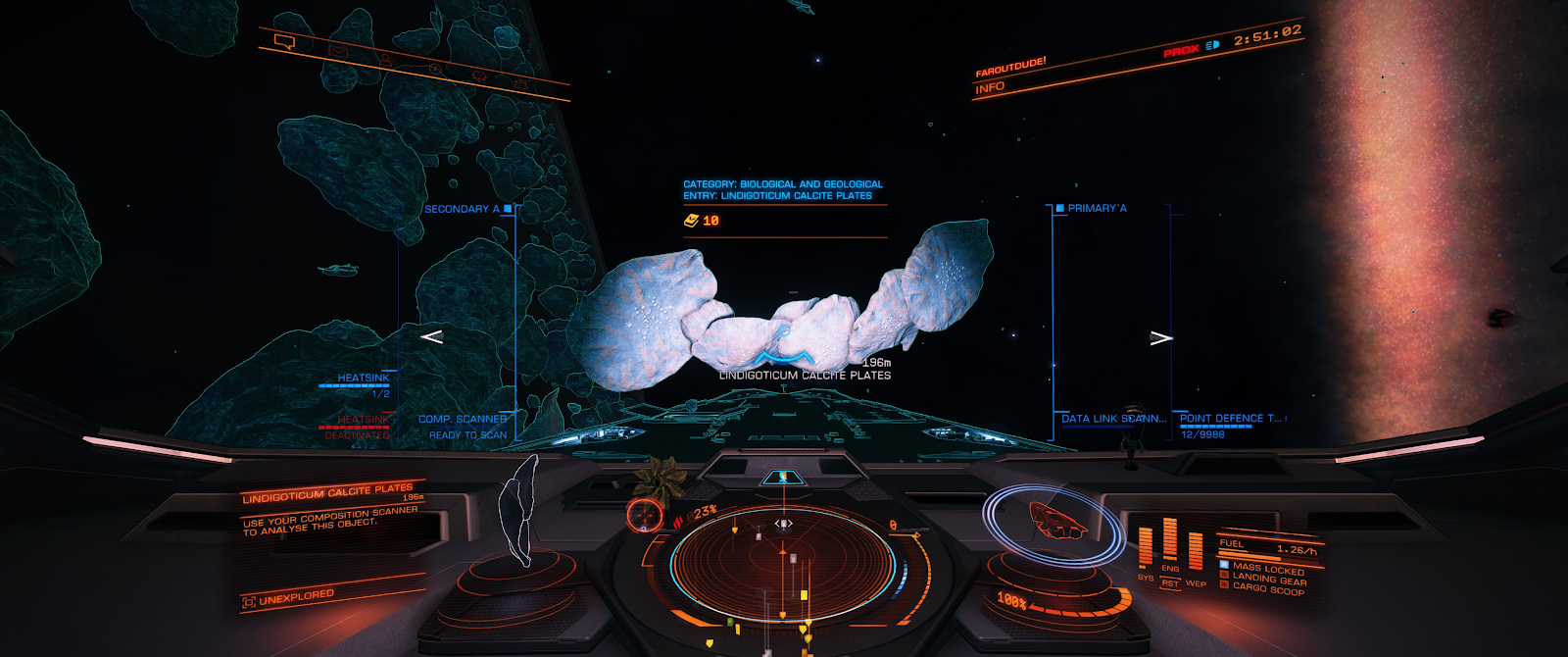Cycle to the next fire group arrow

(1161, 337)
